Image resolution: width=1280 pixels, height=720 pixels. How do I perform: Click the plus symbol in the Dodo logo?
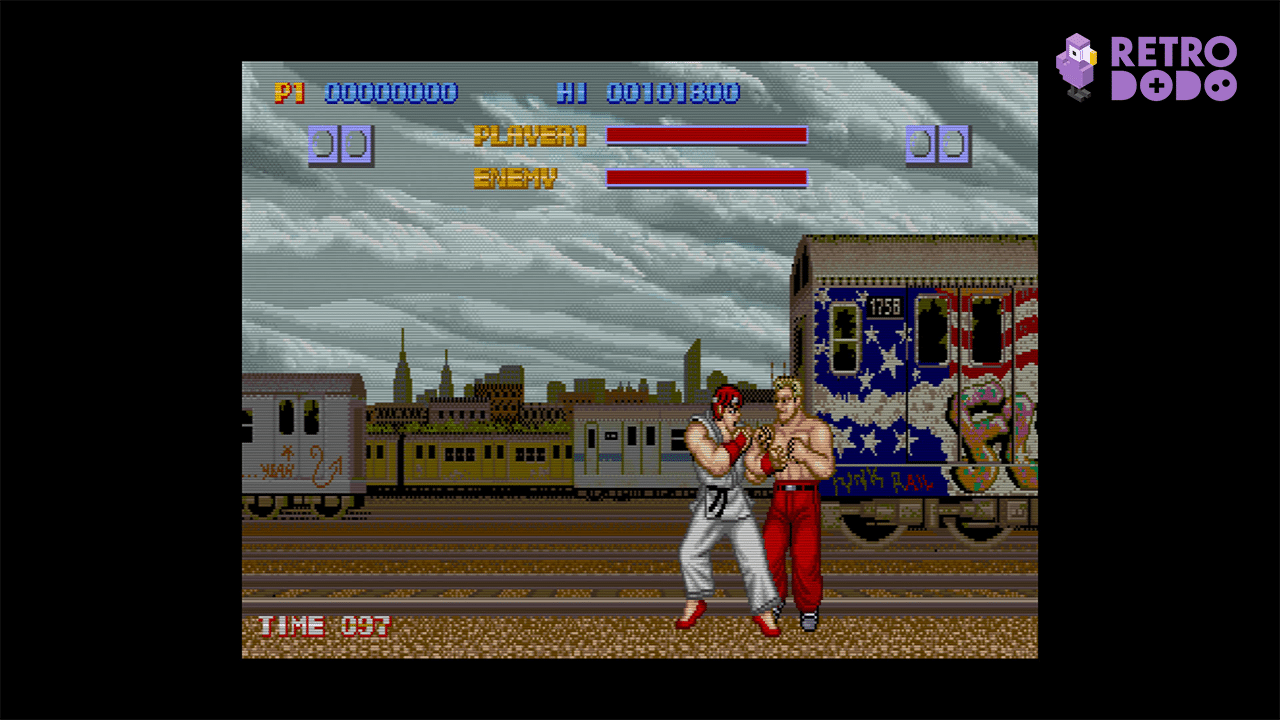pyautogui.click(x=1156, y=86)
